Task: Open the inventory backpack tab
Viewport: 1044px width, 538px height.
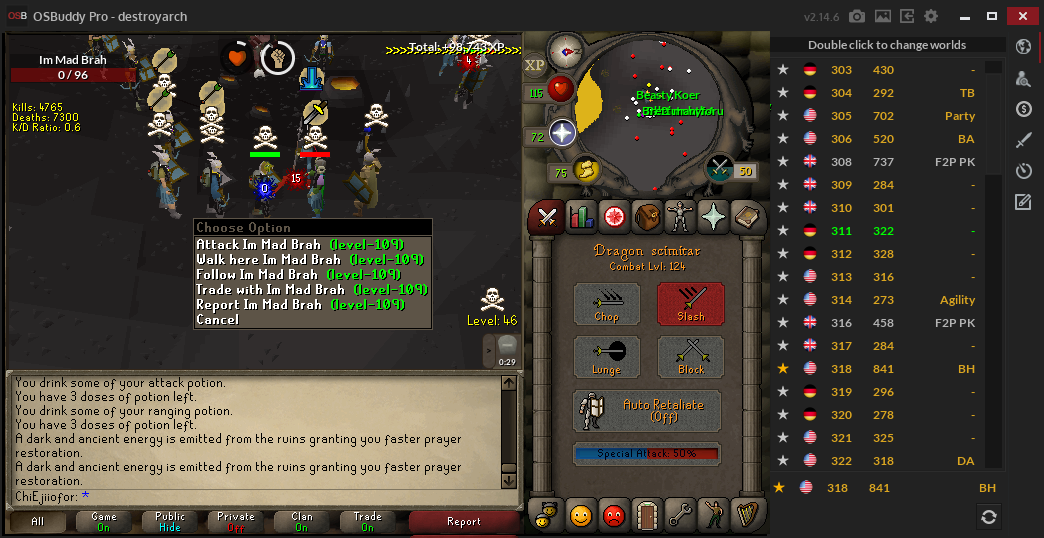Action: 647,215
